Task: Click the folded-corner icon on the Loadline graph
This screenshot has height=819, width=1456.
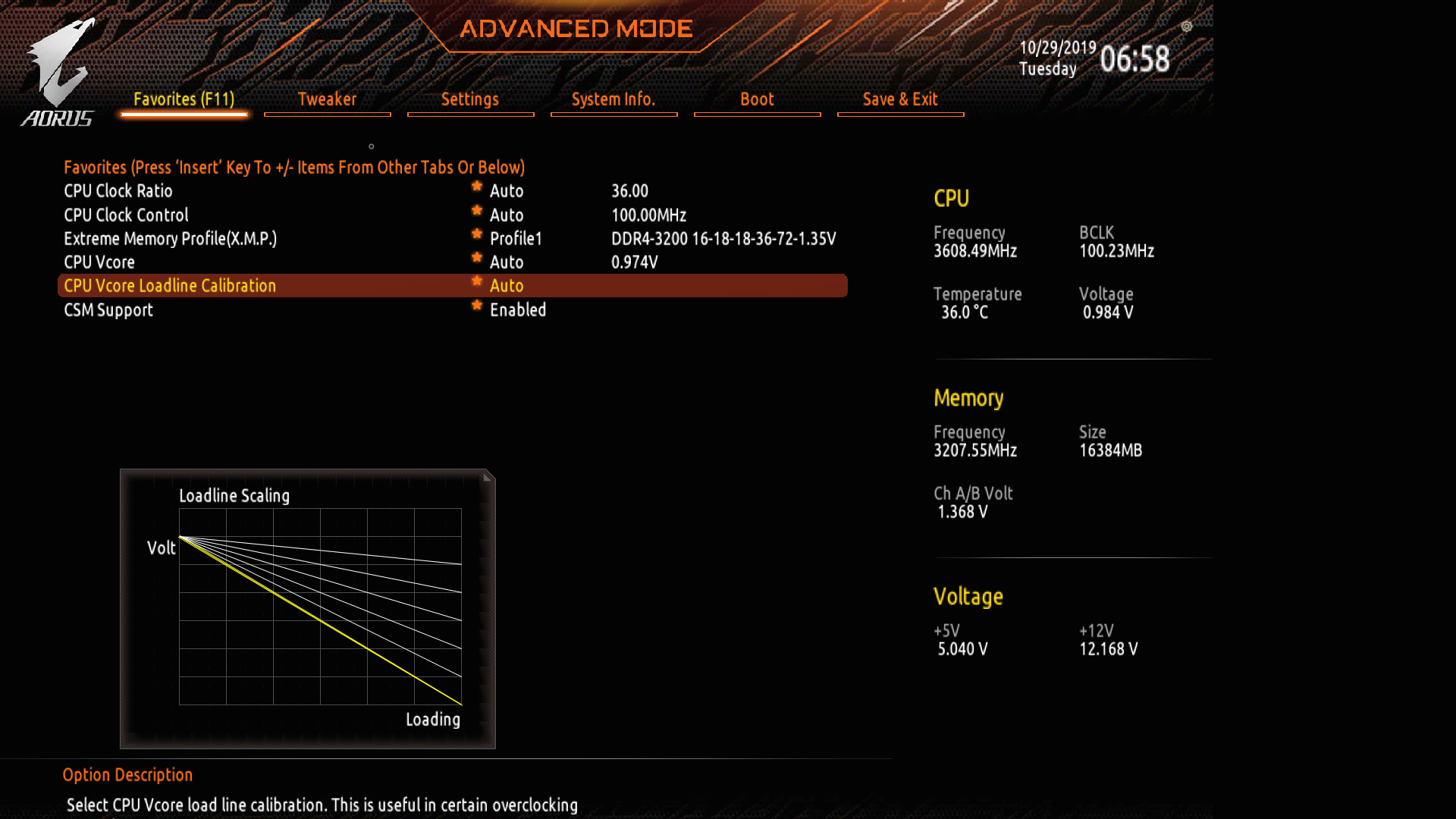Action: (486, 476)
